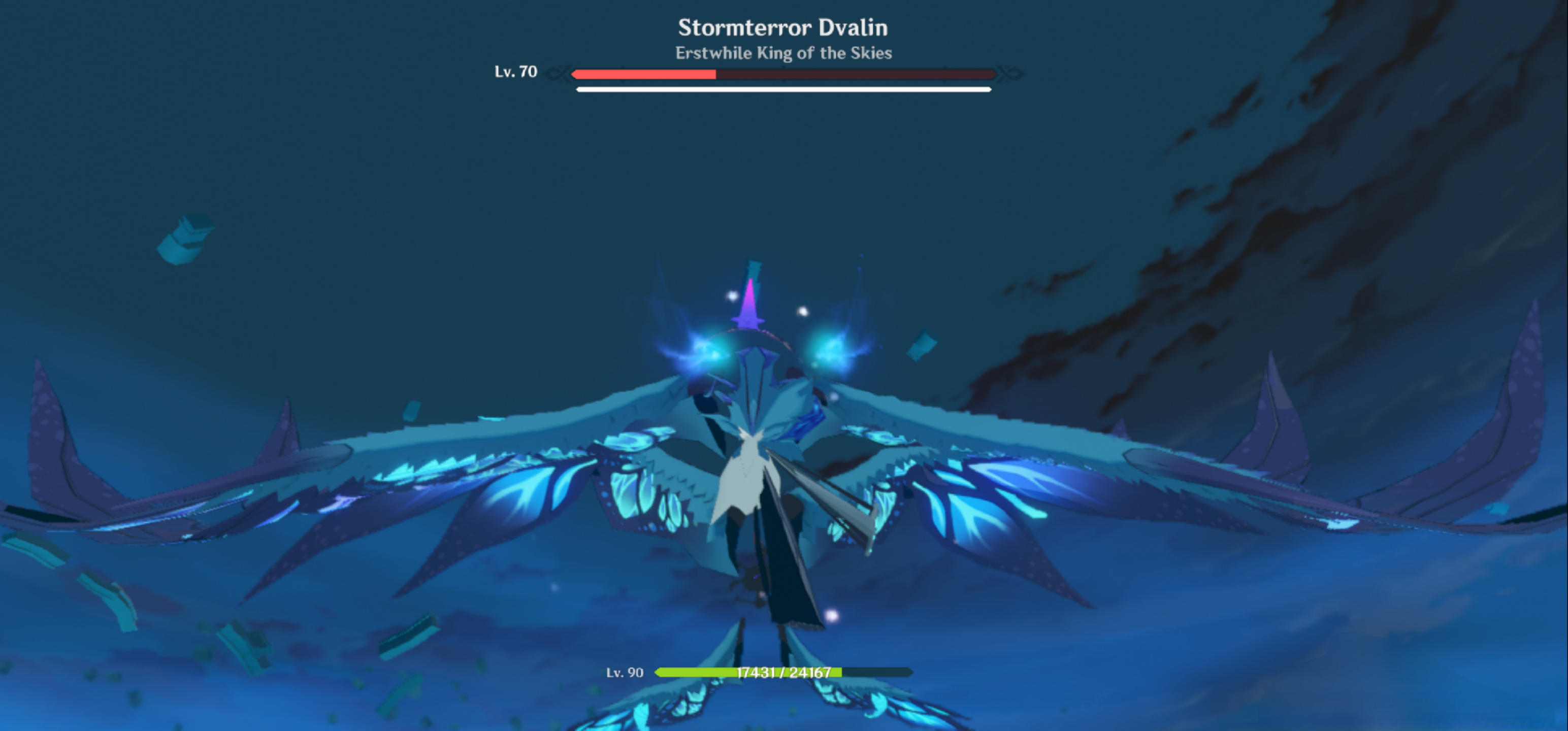This screenshot has height=731, width=1568.
Task: Click the right ornamental flourish beside the boss HP bar
Action: 1010,73
